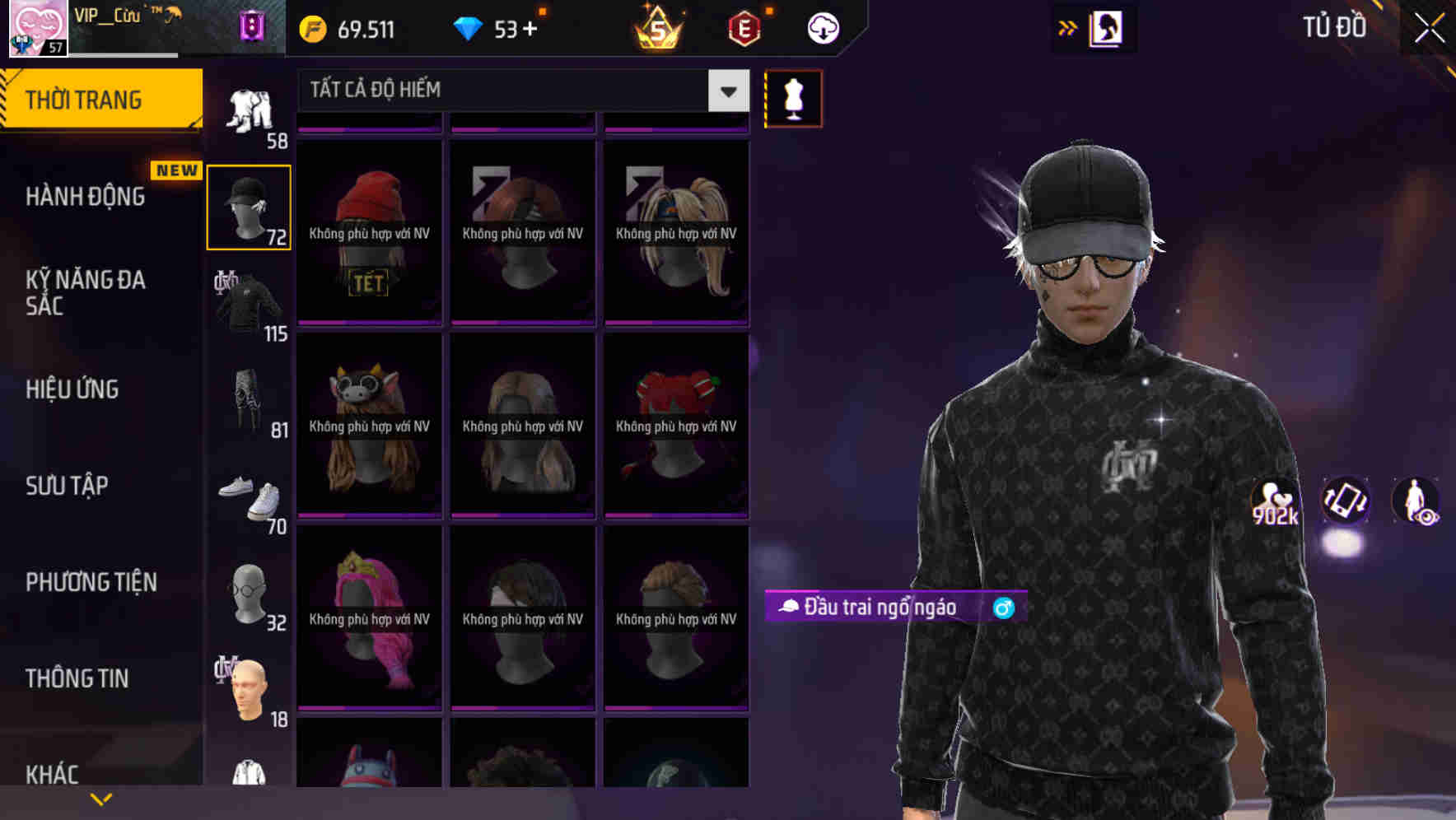Tap the rotate device icon near the character
The image size is (1456, 820).
(x=1347, y=502)
